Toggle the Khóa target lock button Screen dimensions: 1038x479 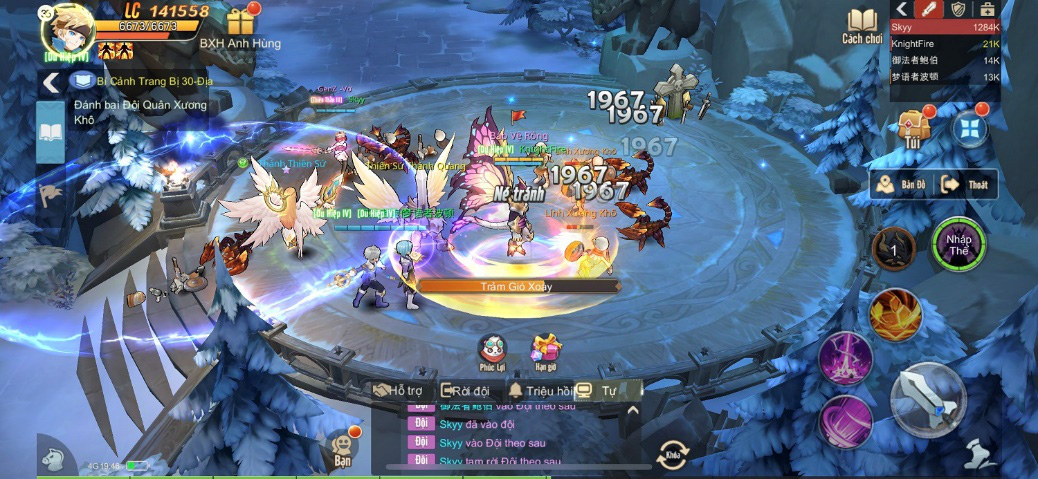coord(672,454)
